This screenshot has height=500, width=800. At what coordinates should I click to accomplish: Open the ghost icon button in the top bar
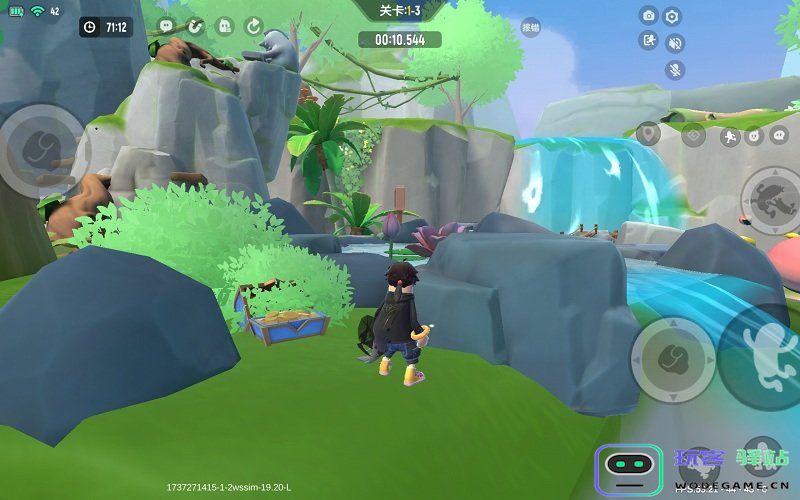click(x=225, y=26)
